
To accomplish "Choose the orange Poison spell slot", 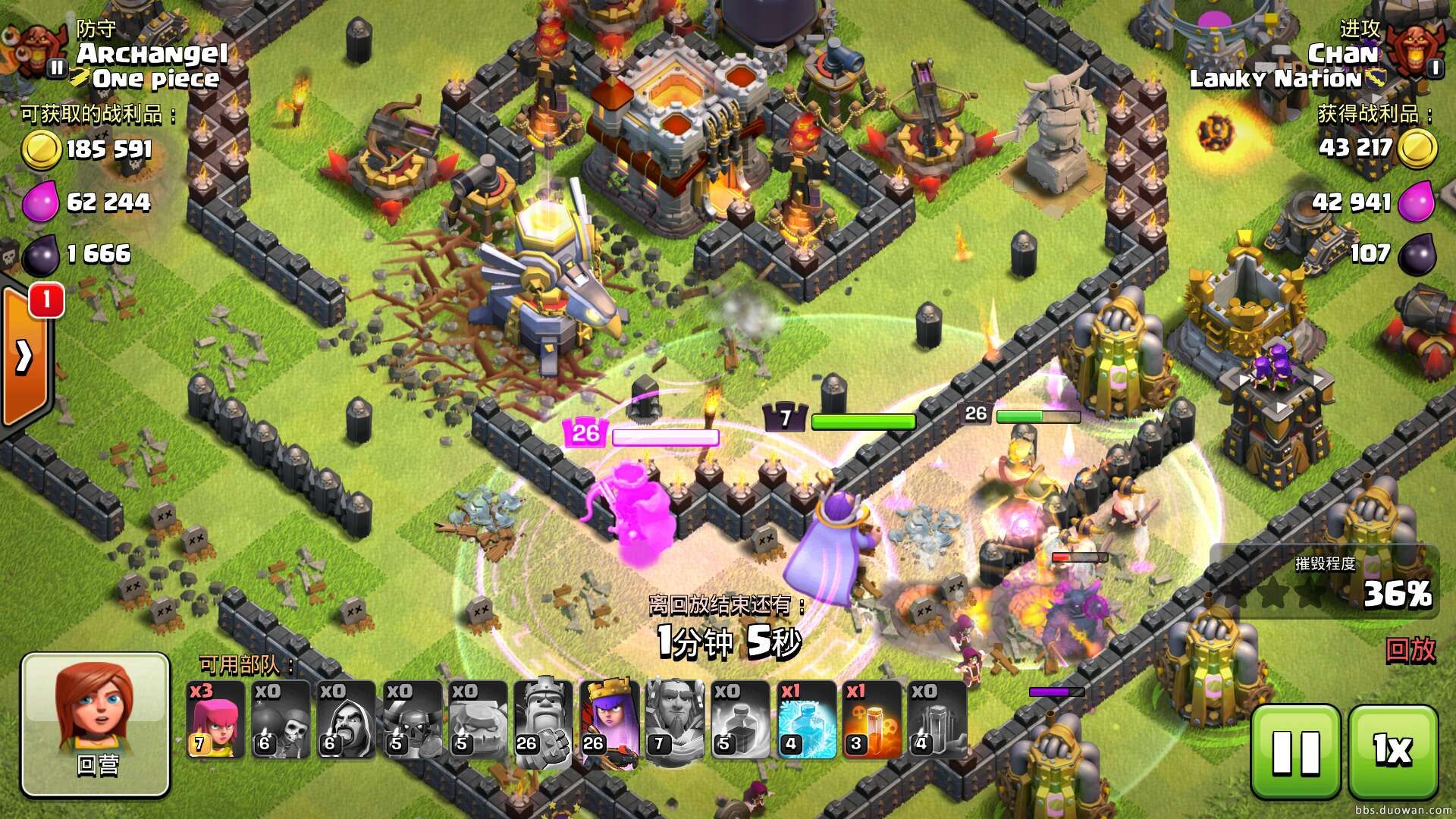I will tap(871, 720).
